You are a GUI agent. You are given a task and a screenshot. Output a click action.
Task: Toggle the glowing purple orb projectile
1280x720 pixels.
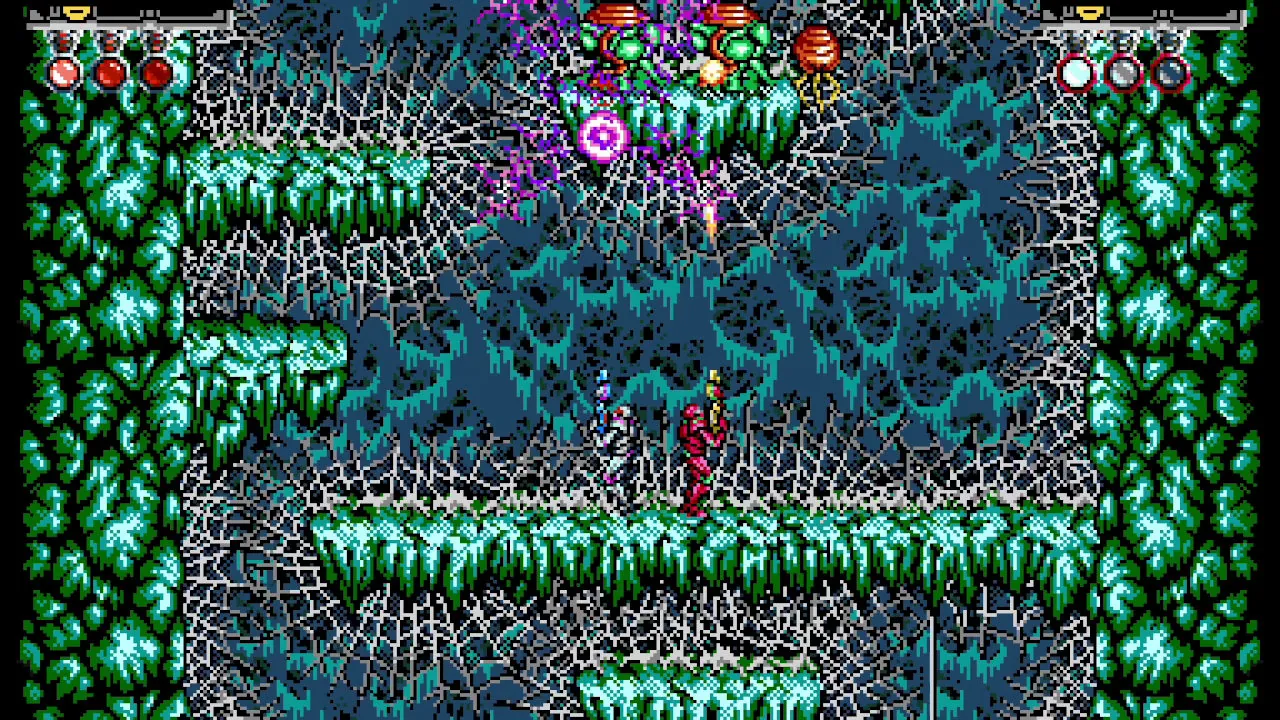(601, 135)
